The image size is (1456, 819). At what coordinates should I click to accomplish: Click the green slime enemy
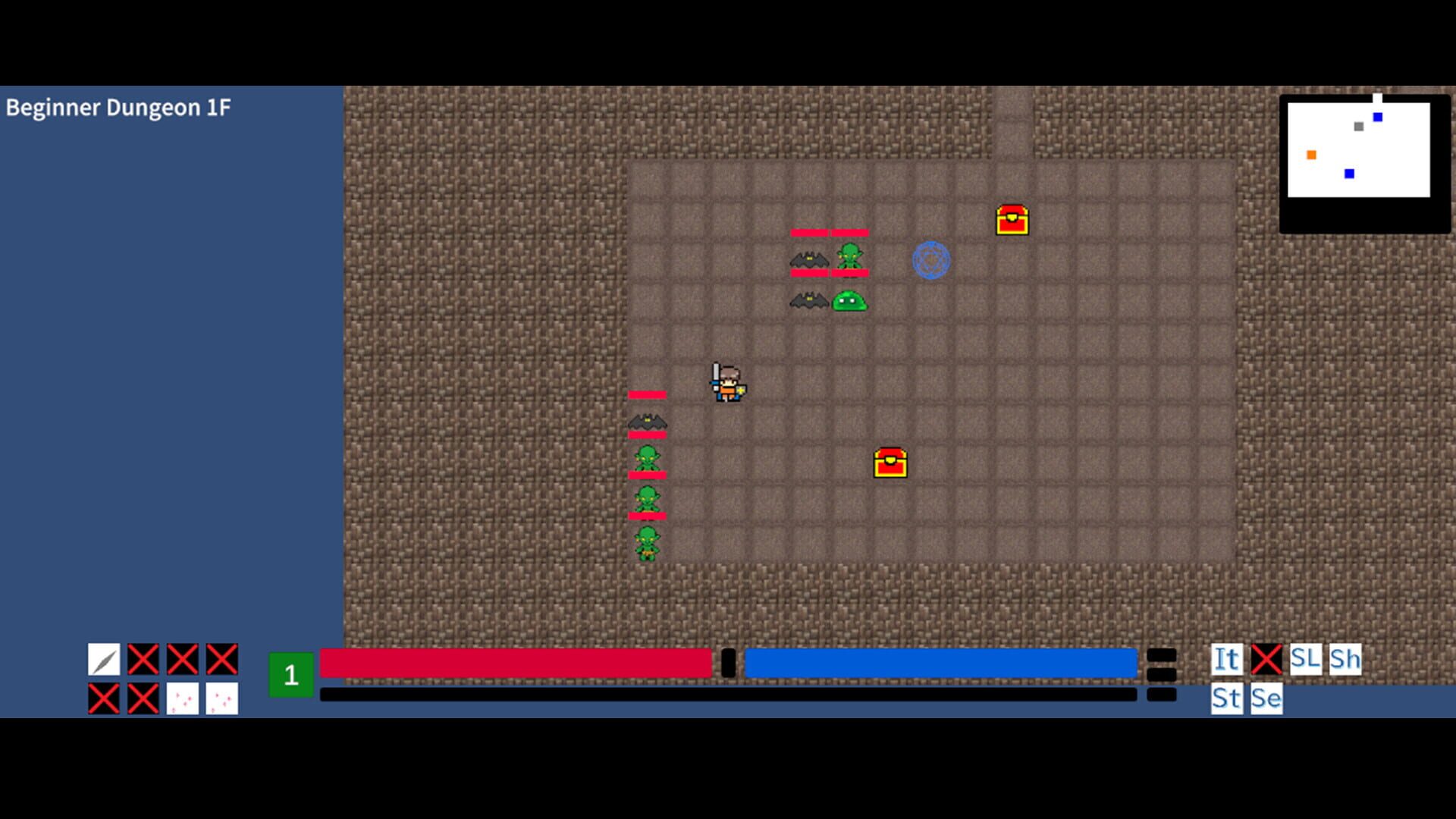point(849,302)
